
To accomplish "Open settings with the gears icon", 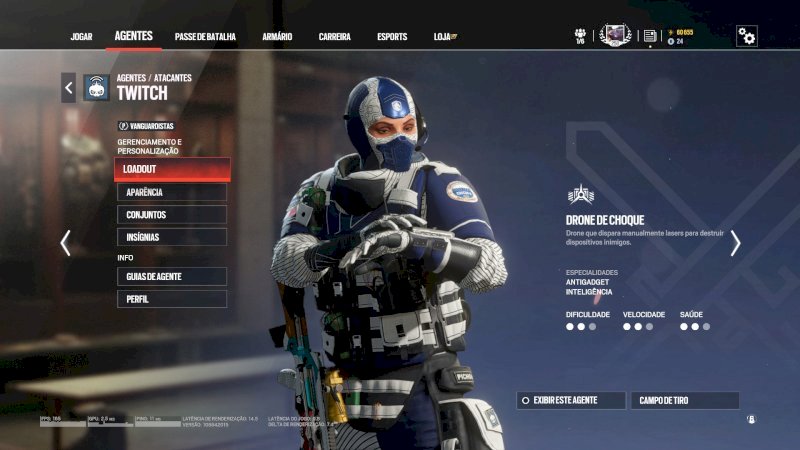I will (x=746, y=36).
